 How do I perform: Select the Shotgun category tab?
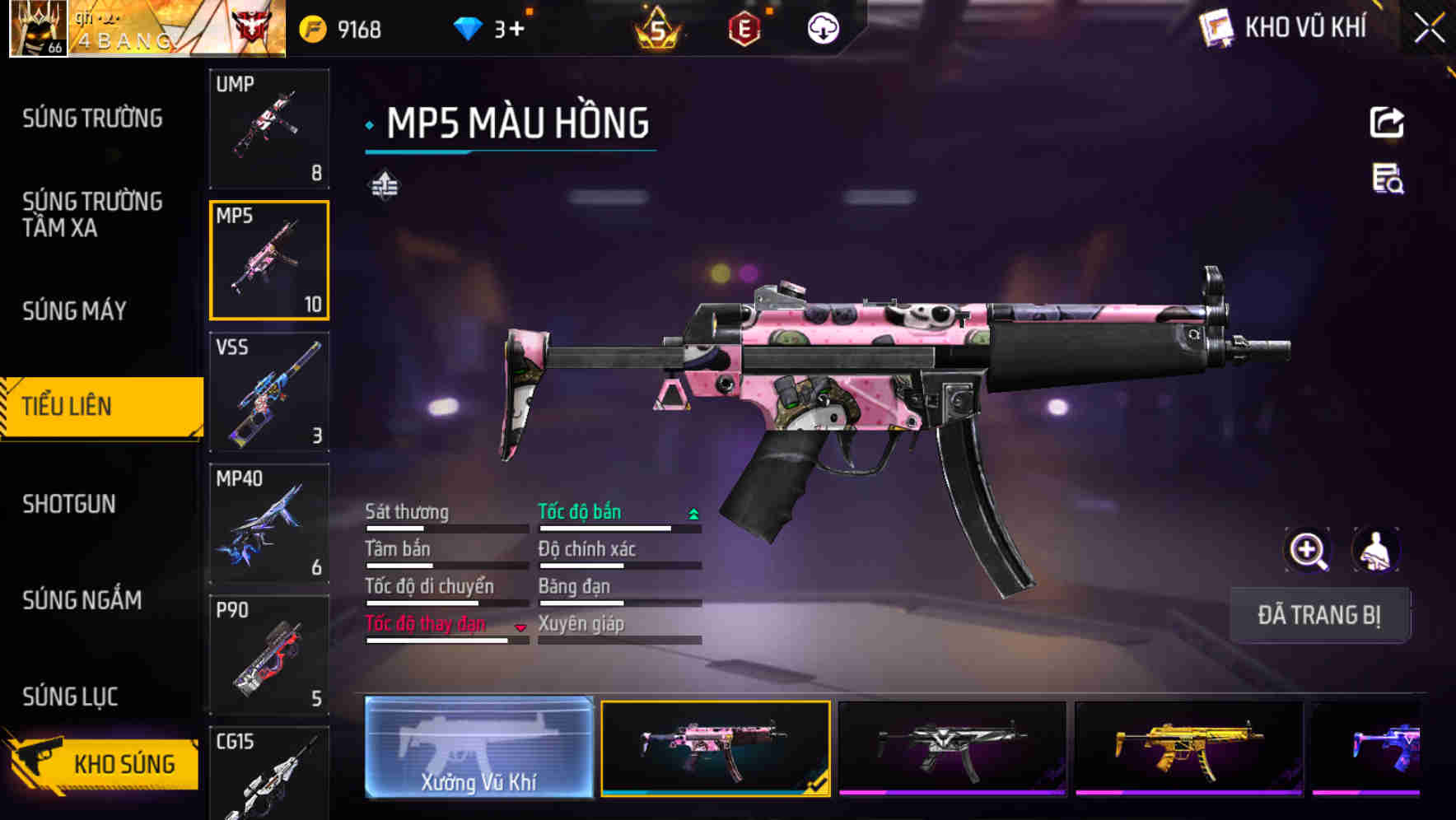(69, 504)
